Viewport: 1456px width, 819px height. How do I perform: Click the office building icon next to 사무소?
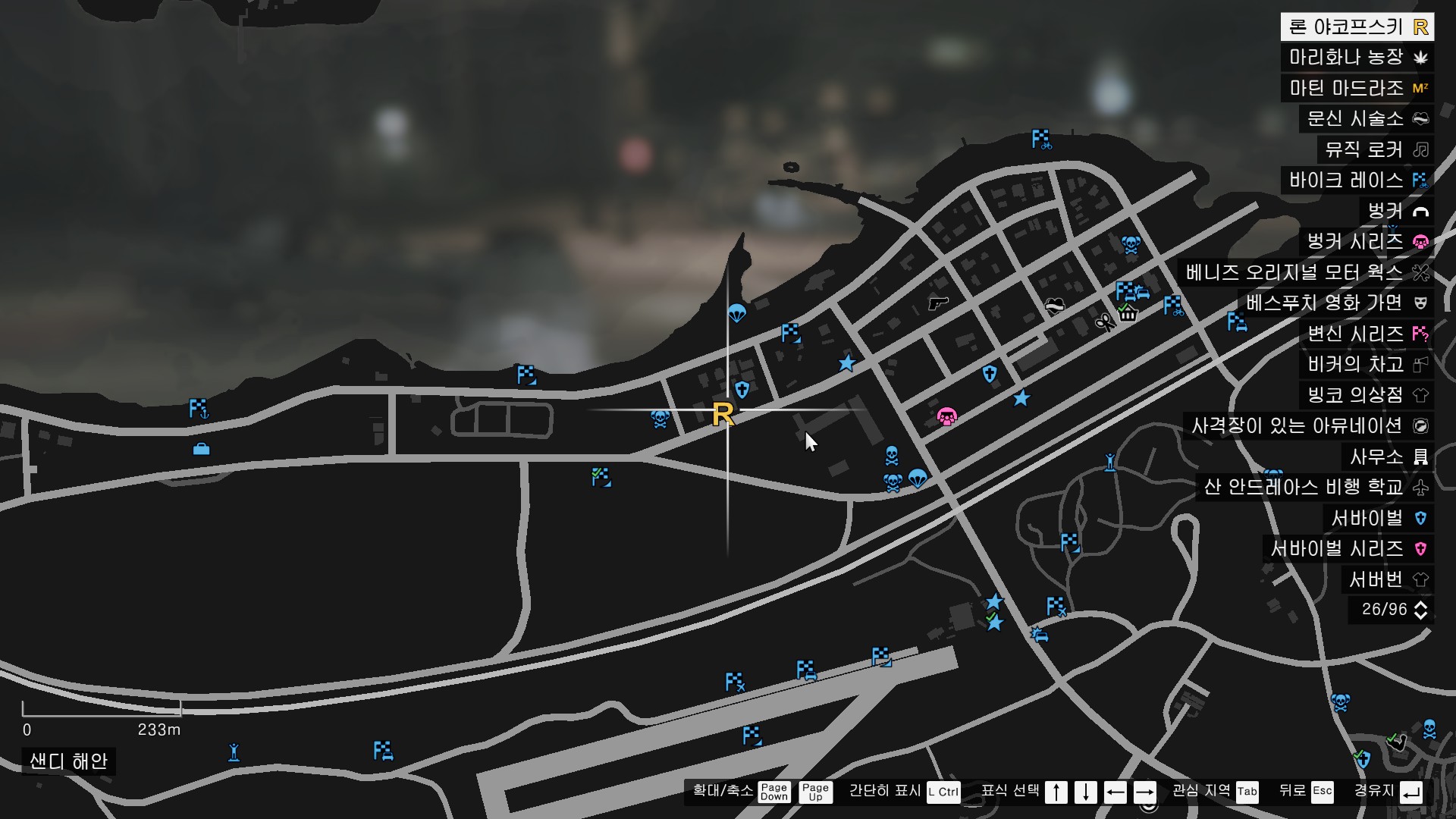1420,457
